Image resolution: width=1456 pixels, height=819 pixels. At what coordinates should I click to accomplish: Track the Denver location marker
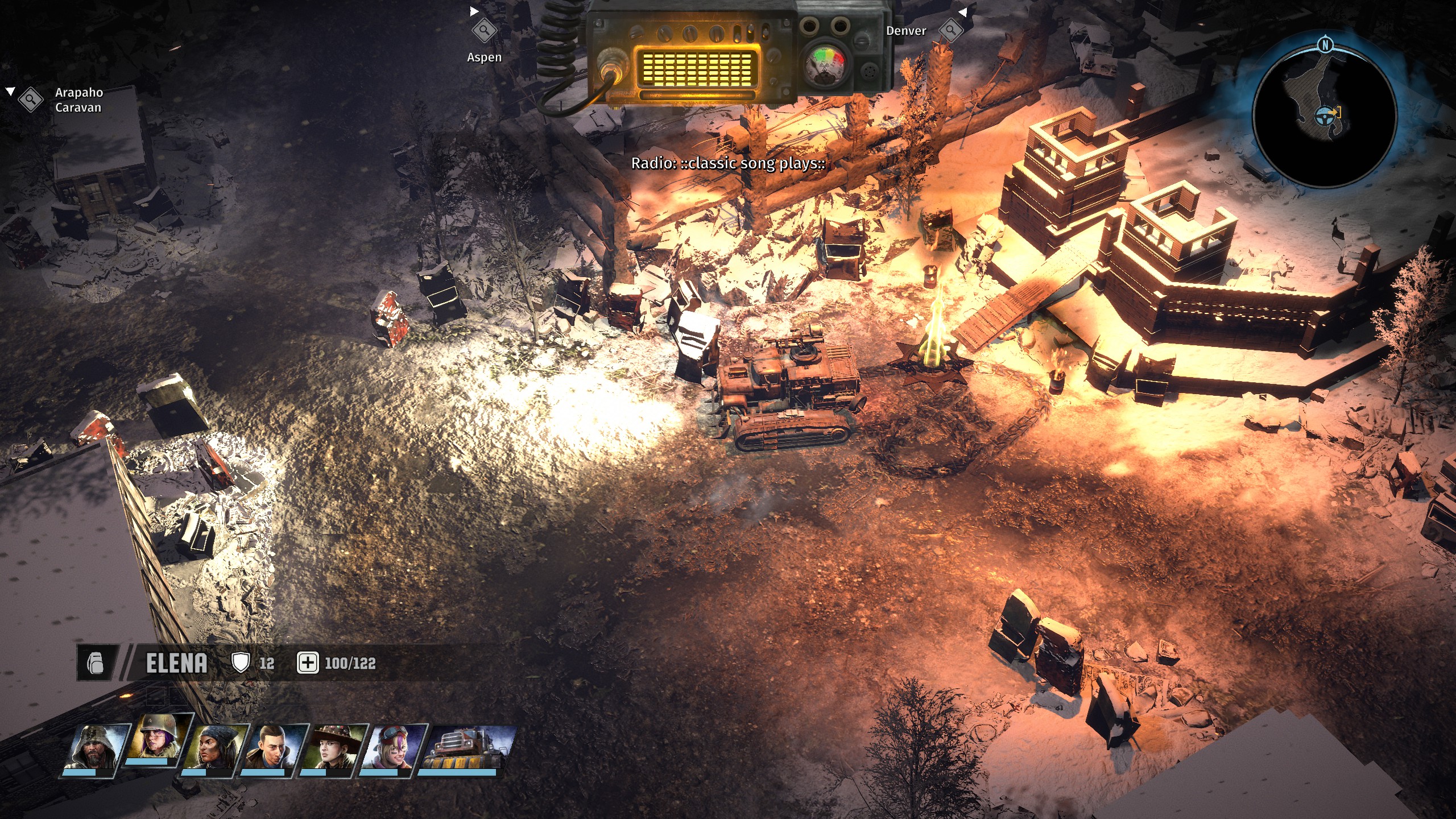click(950, 30)
